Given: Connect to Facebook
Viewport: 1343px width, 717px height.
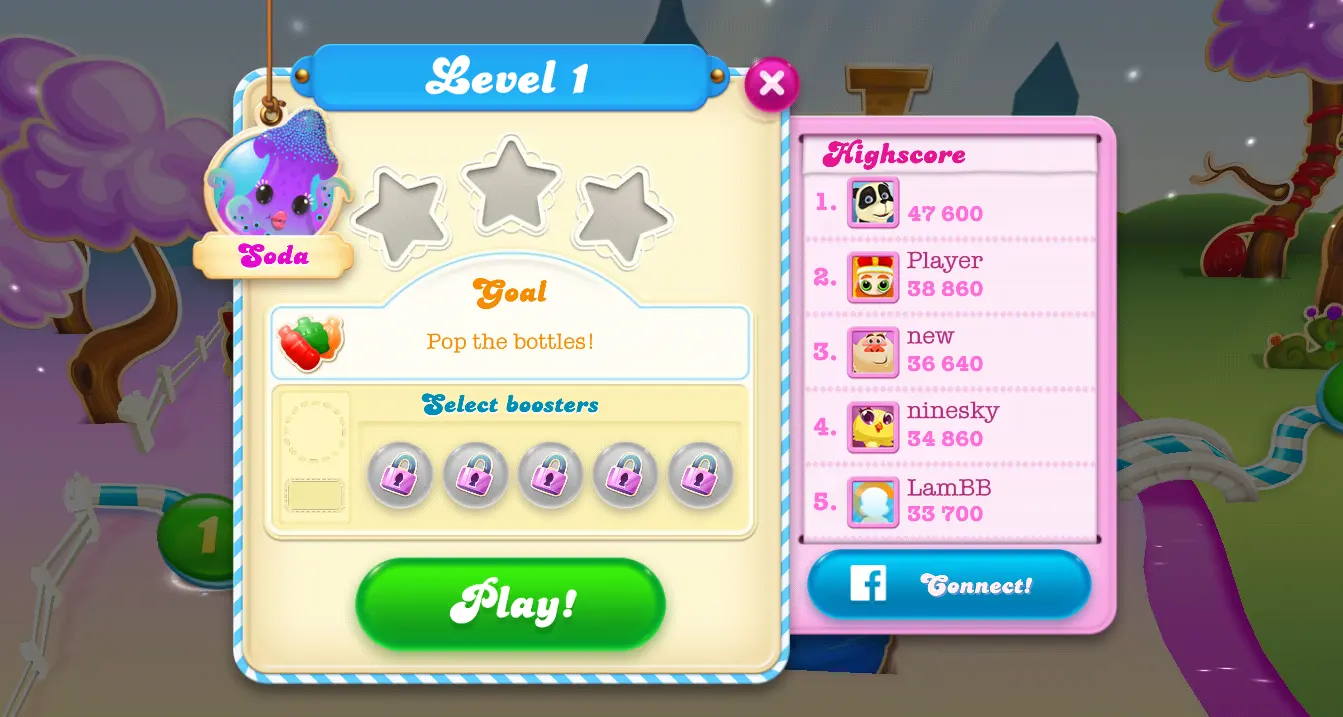Looking at the screenshot, I should point(948,585).
